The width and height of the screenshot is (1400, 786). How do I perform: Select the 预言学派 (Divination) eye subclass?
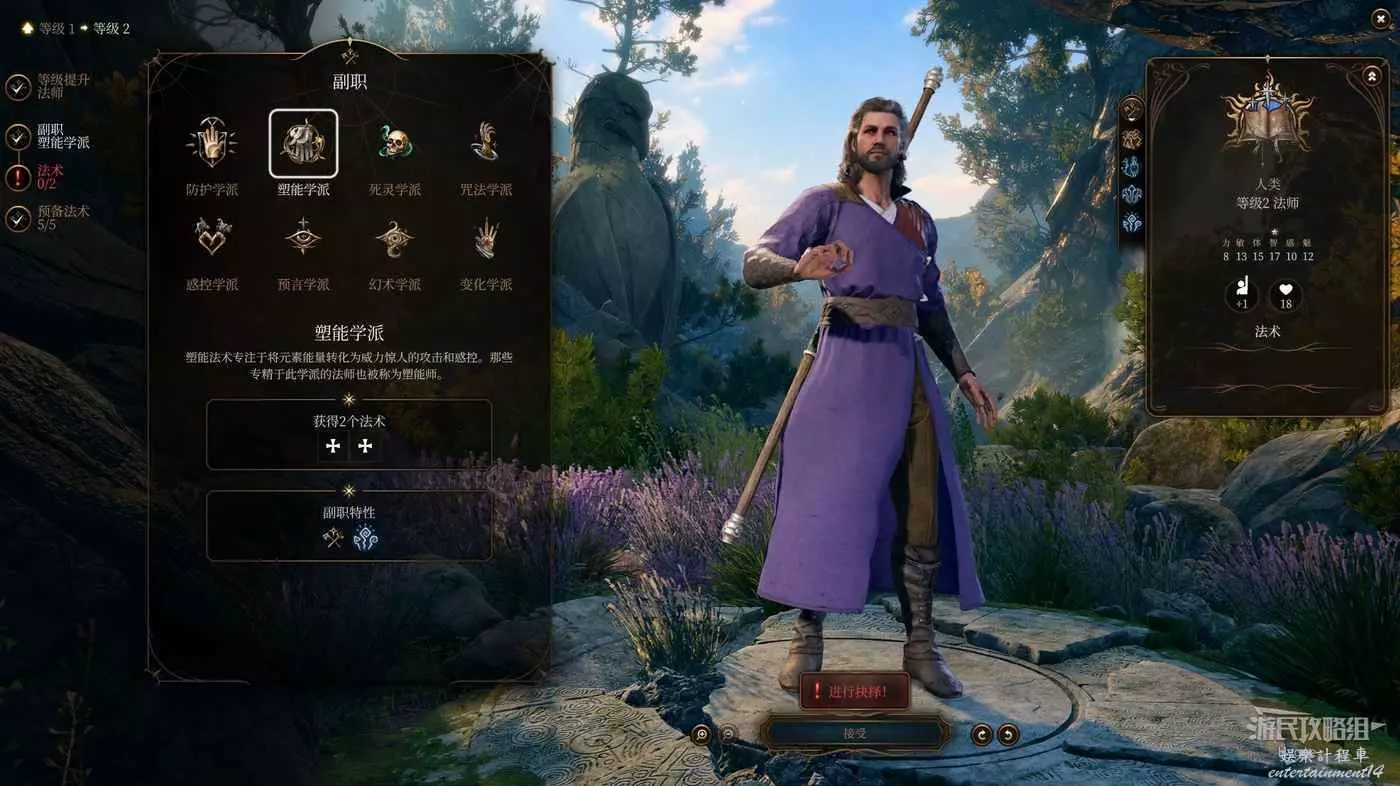(x=303, y=239)
